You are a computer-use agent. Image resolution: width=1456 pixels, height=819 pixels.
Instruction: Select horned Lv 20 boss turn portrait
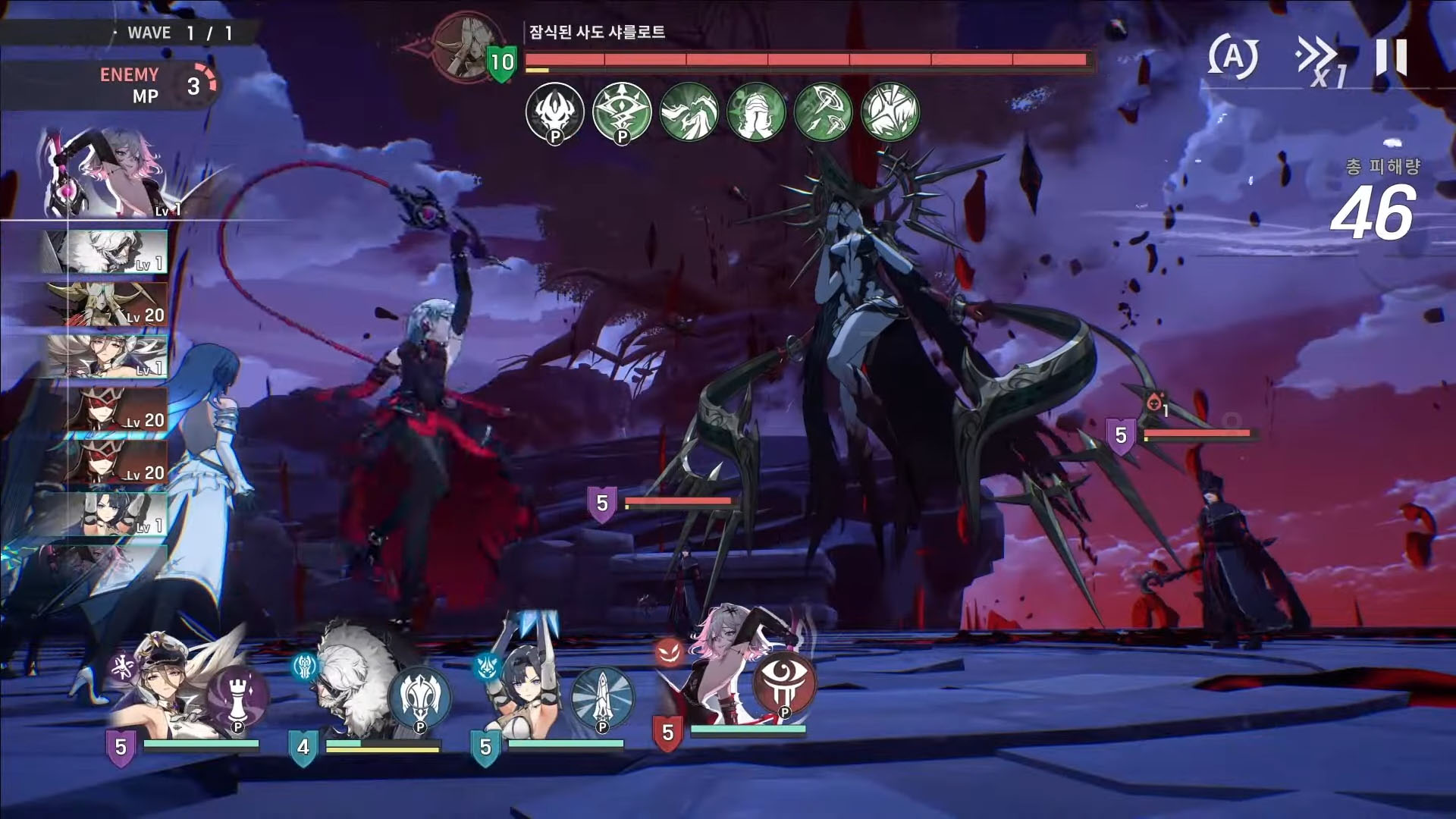tap(106, 304)
